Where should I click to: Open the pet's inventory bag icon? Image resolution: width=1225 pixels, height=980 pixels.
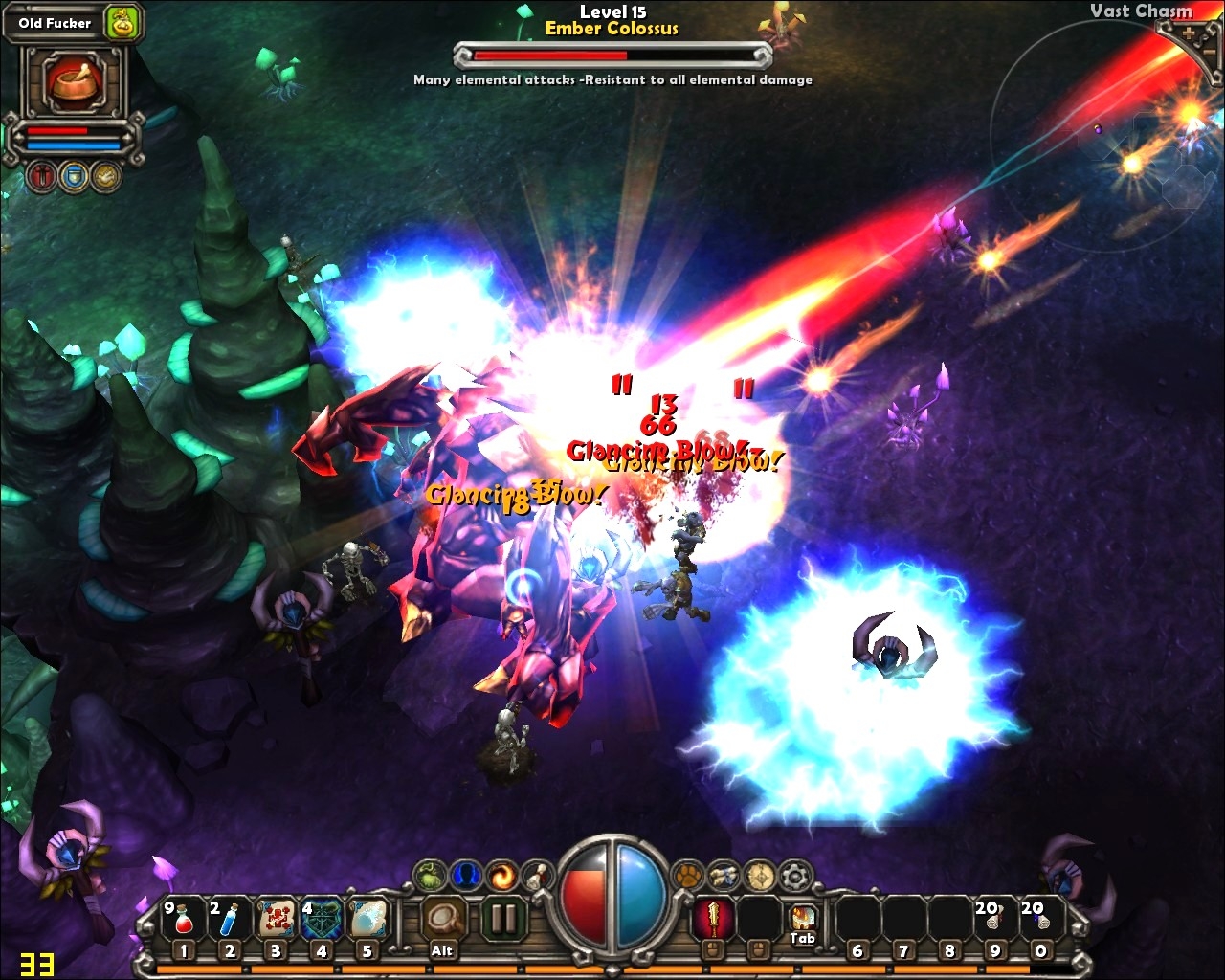point(122,22)
